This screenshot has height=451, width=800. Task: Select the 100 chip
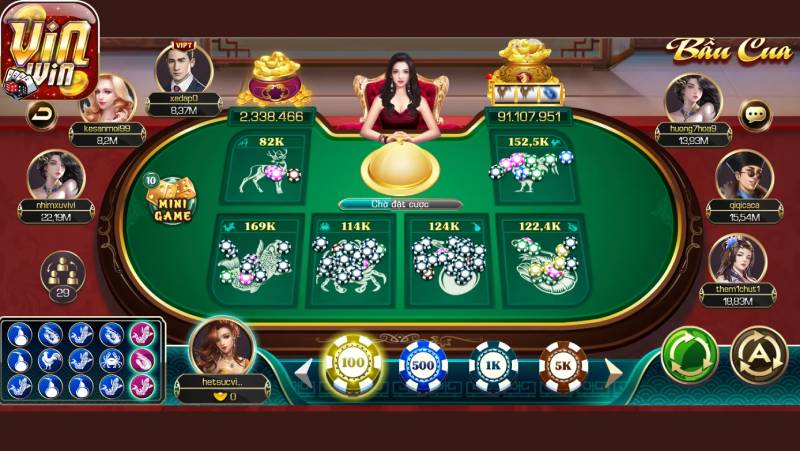(x=352, y=365)
